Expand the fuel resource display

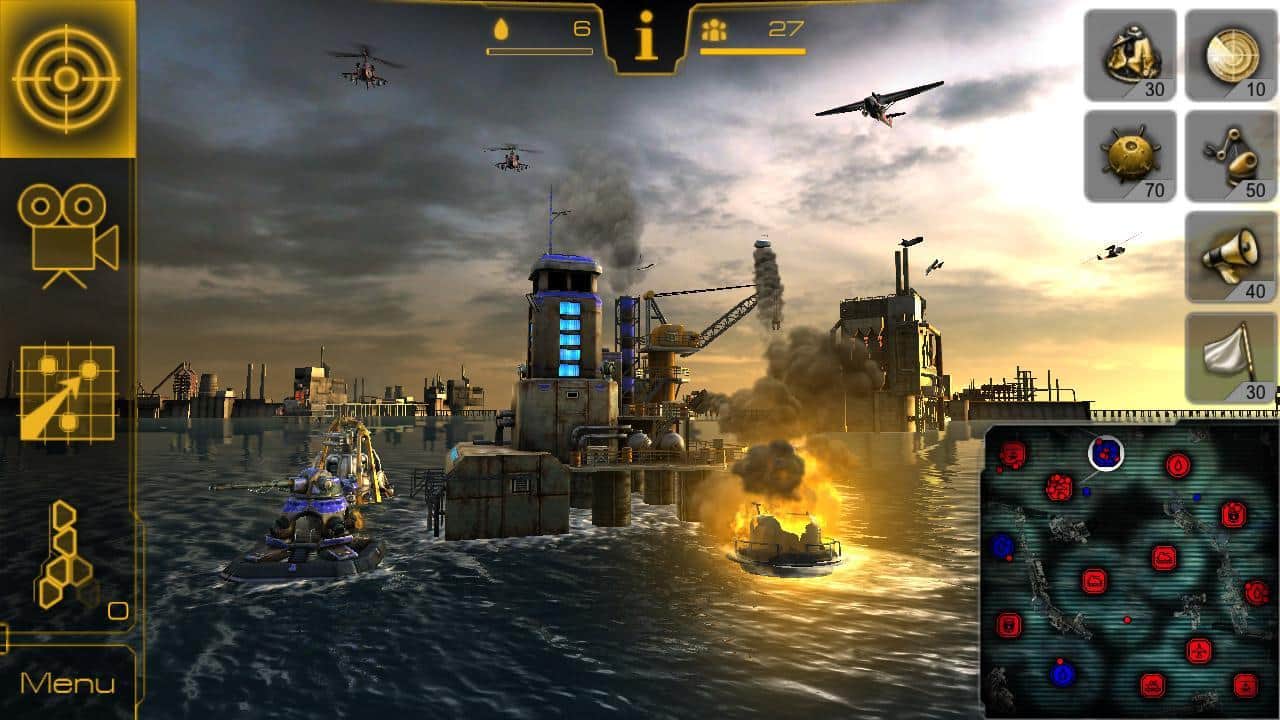540,30
